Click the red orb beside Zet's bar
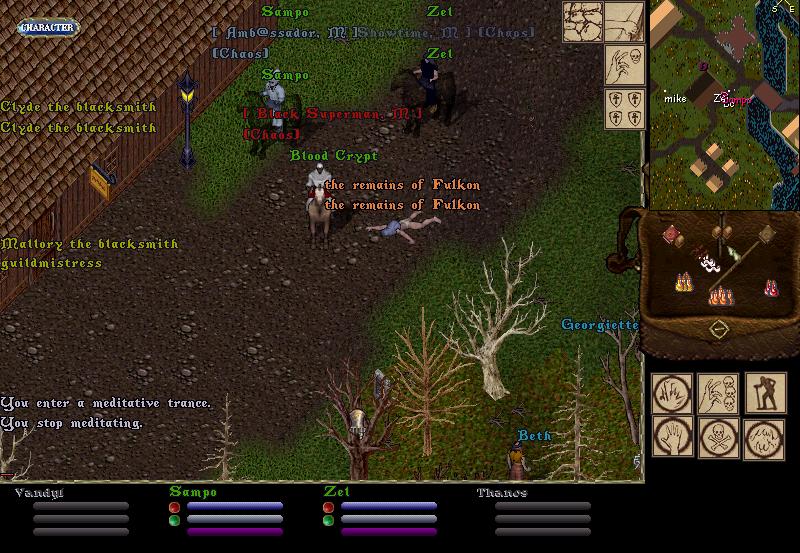 (x=328, y=507)
